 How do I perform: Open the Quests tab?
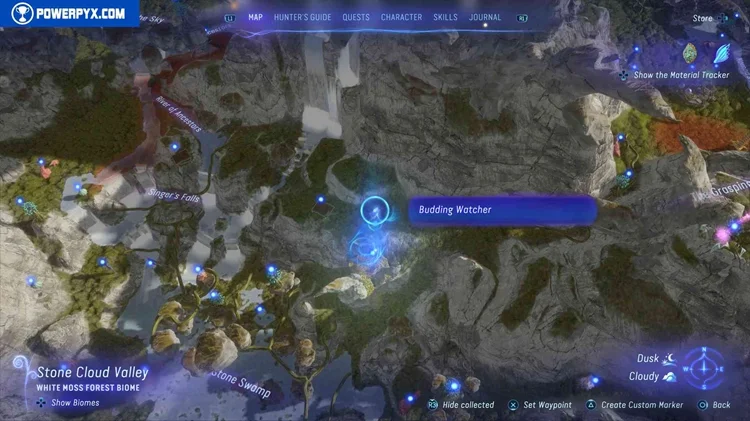pos(356,17)
